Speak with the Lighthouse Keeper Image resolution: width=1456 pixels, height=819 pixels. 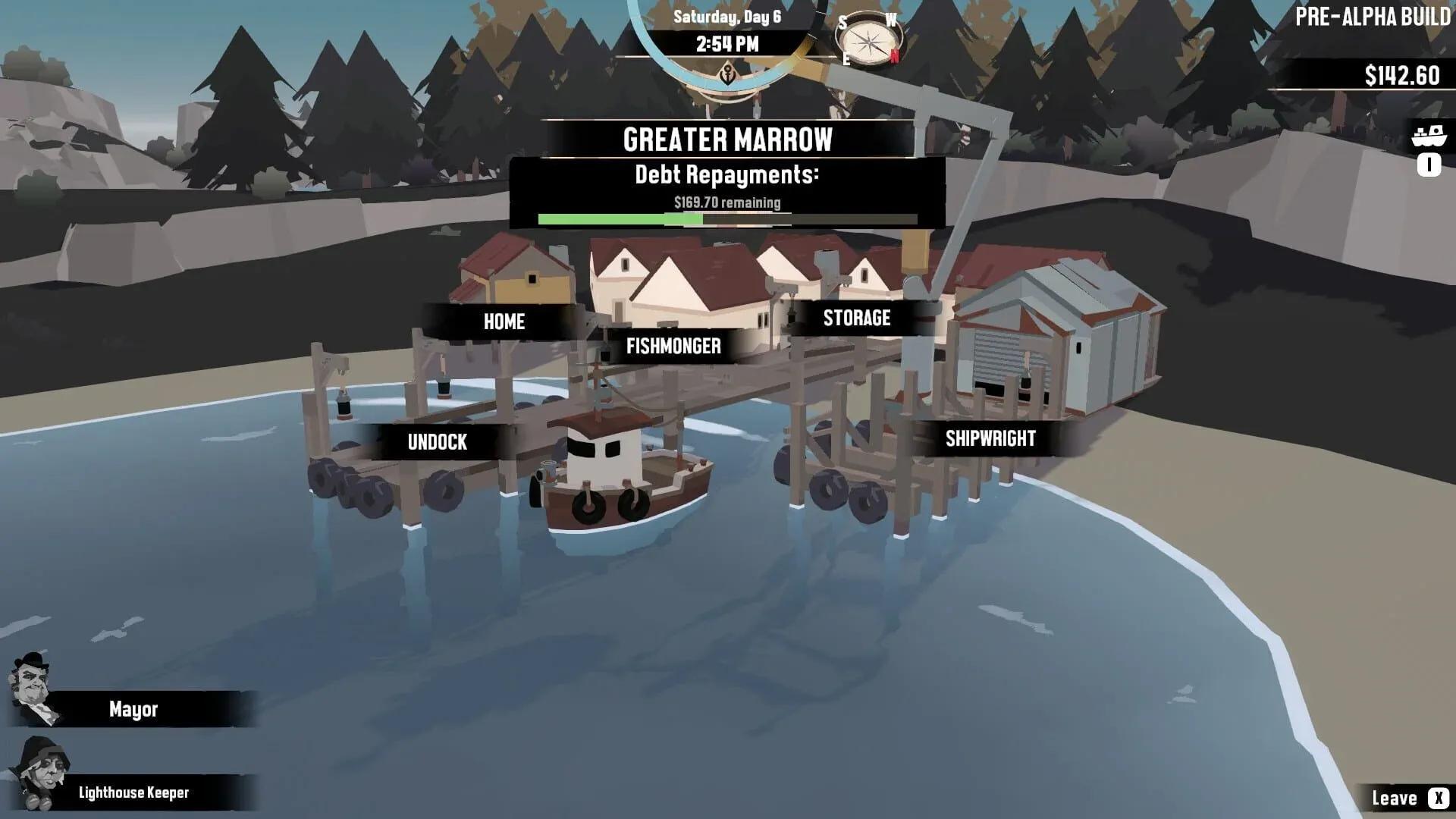(133, 793)
